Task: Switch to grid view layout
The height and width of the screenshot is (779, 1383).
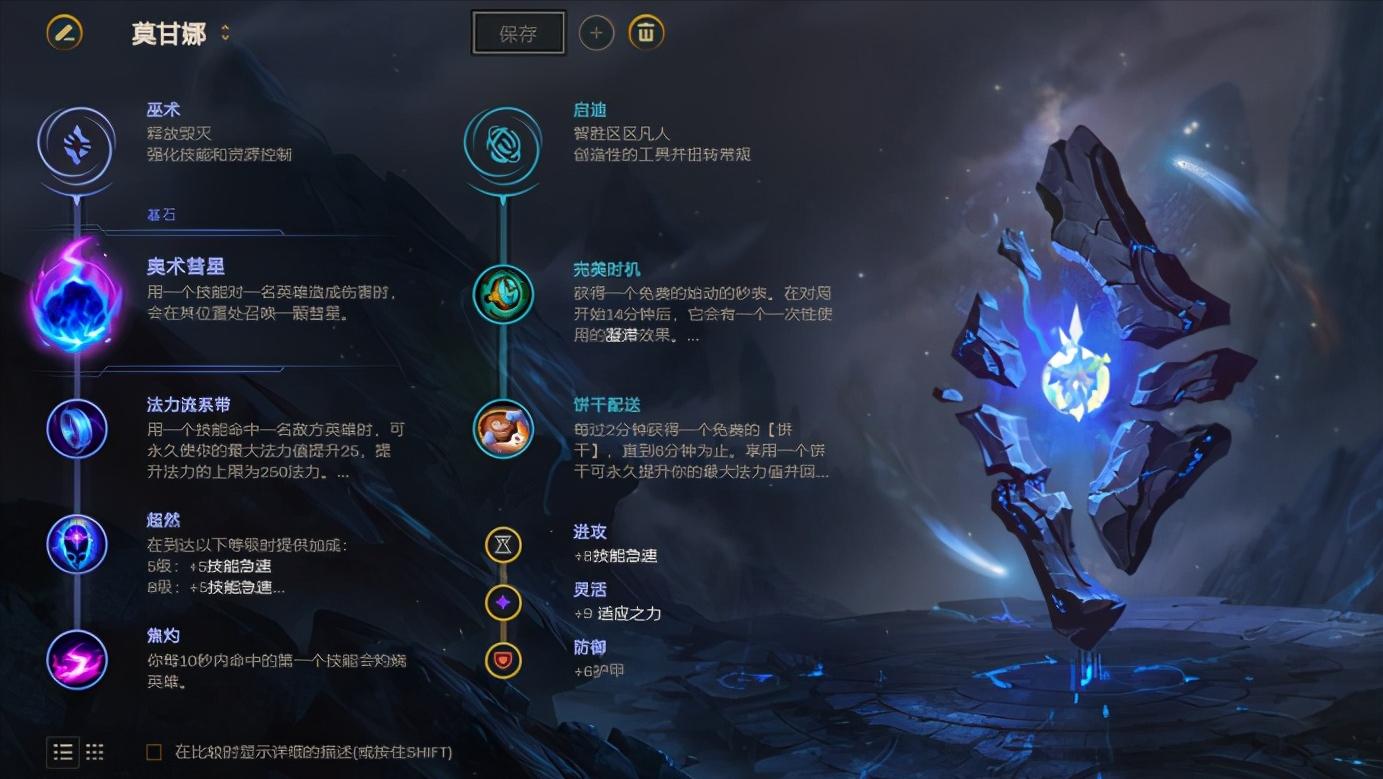Action: (x=95, y=752)
